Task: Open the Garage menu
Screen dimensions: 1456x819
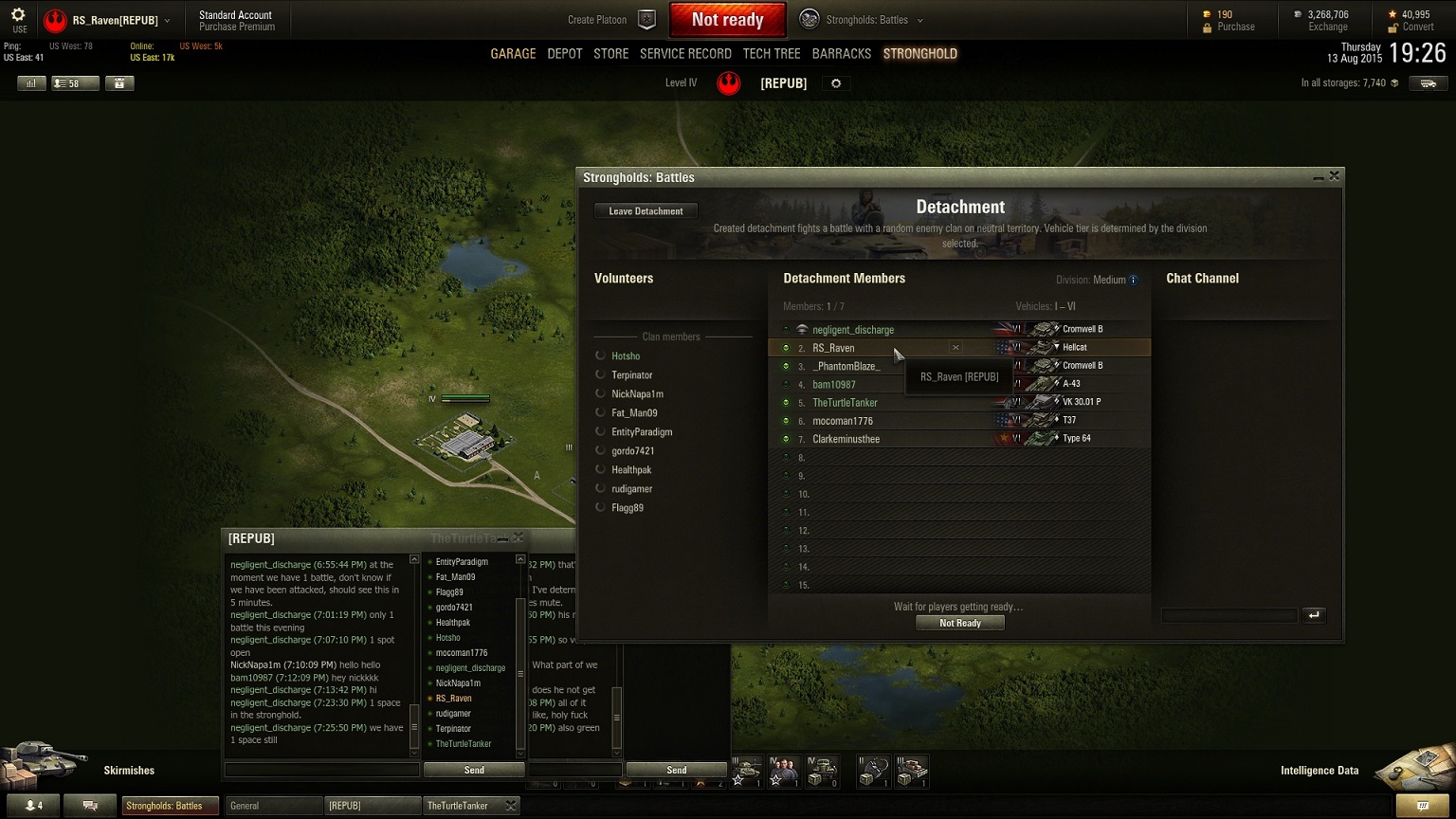Action: pos(513,54)
